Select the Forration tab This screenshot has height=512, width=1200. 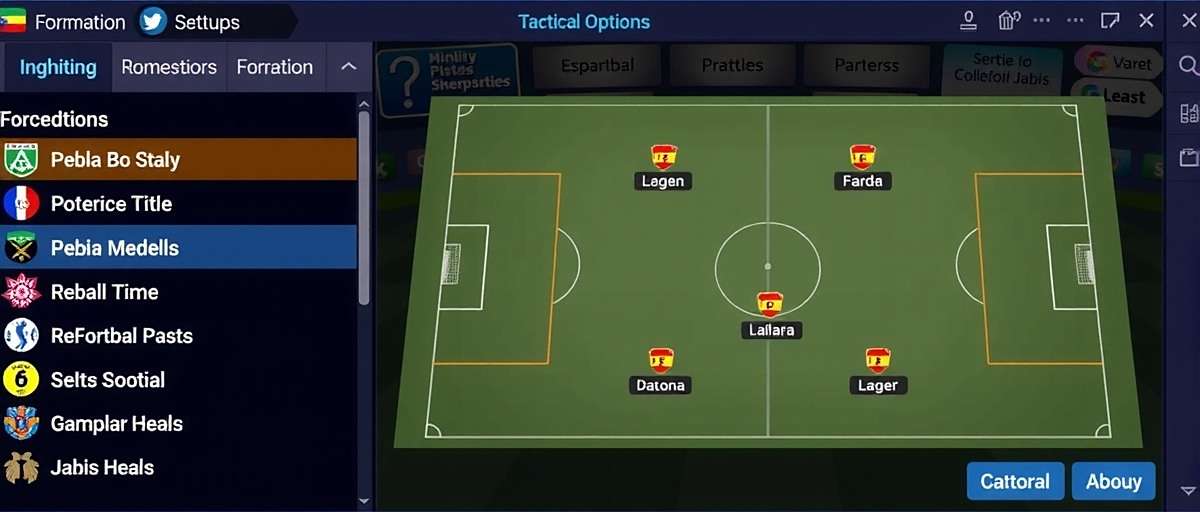click(x=275, y=67)
